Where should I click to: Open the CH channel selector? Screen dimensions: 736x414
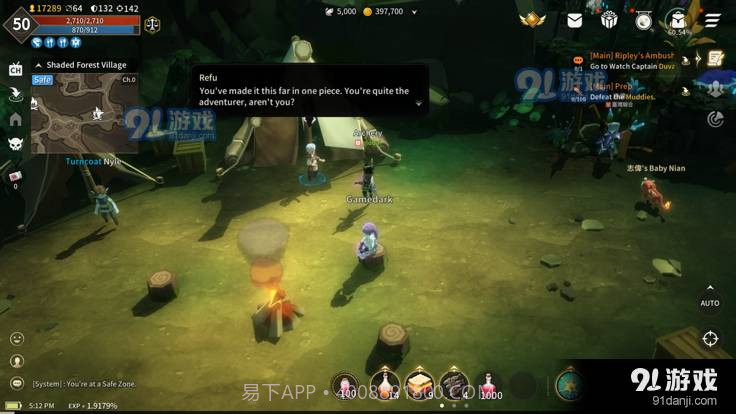(x=15, y=69)
